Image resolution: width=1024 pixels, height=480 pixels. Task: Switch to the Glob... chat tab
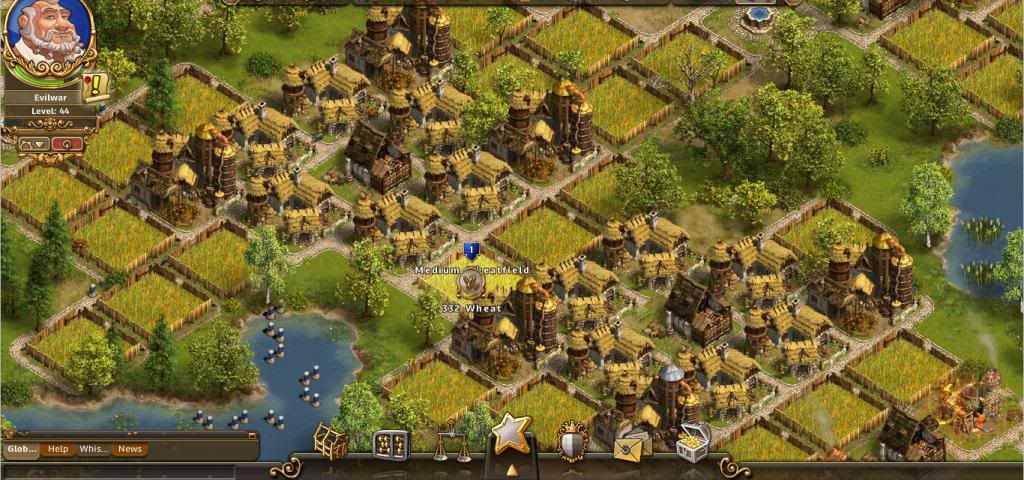(x=22, y=449)
